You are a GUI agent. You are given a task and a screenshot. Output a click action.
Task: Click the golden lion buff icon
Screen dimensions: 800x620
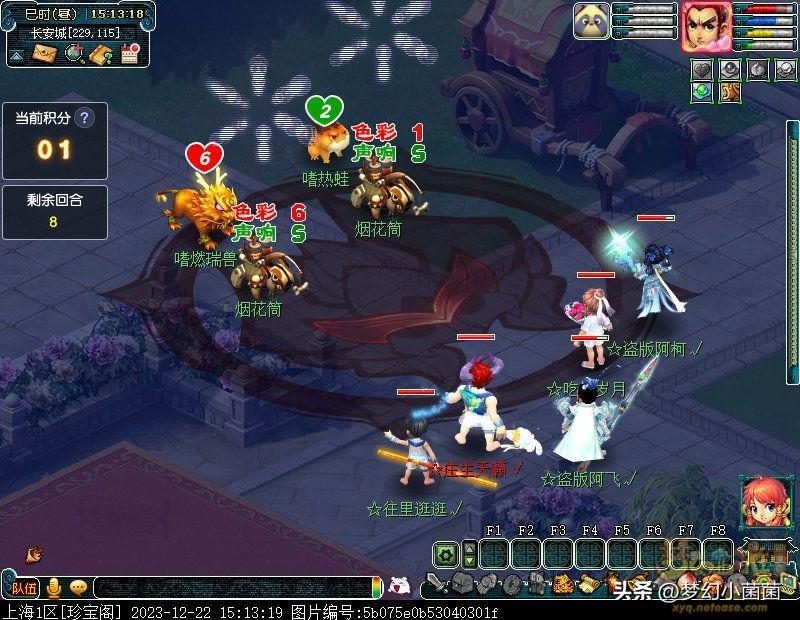click(x=730, y=92)
